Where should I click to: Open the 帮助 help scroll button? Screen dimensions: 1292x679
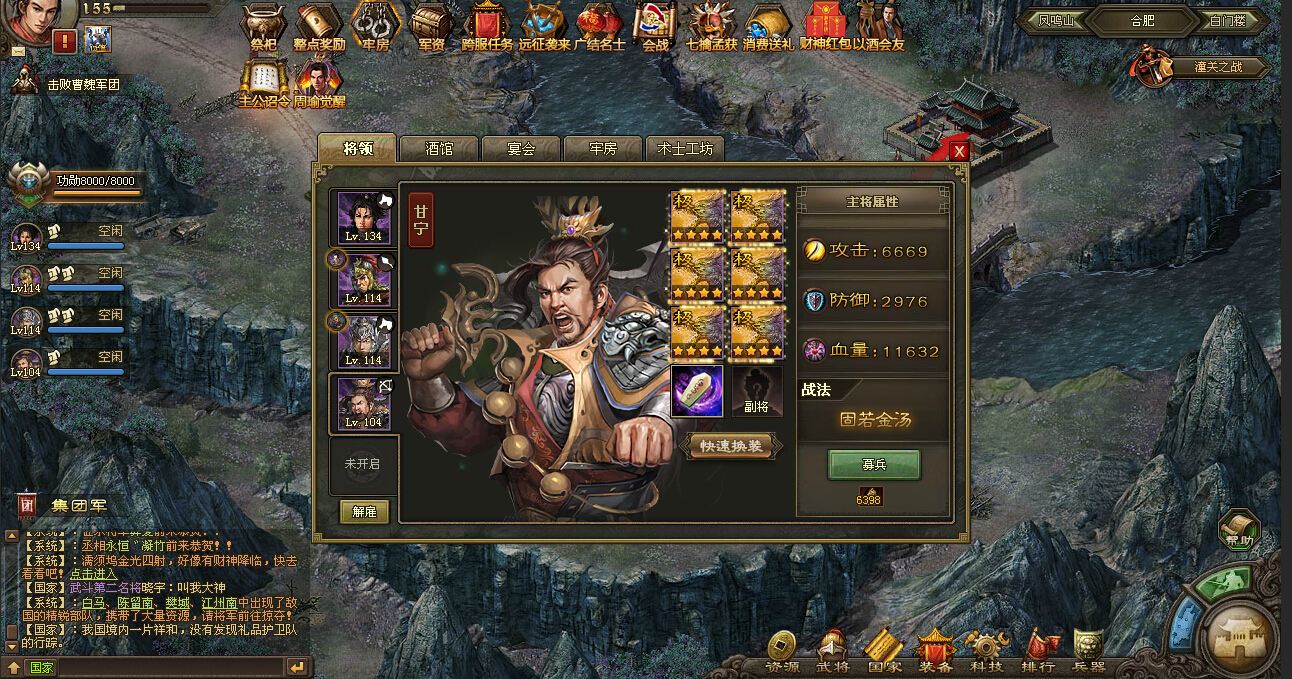coord(1239,529)
